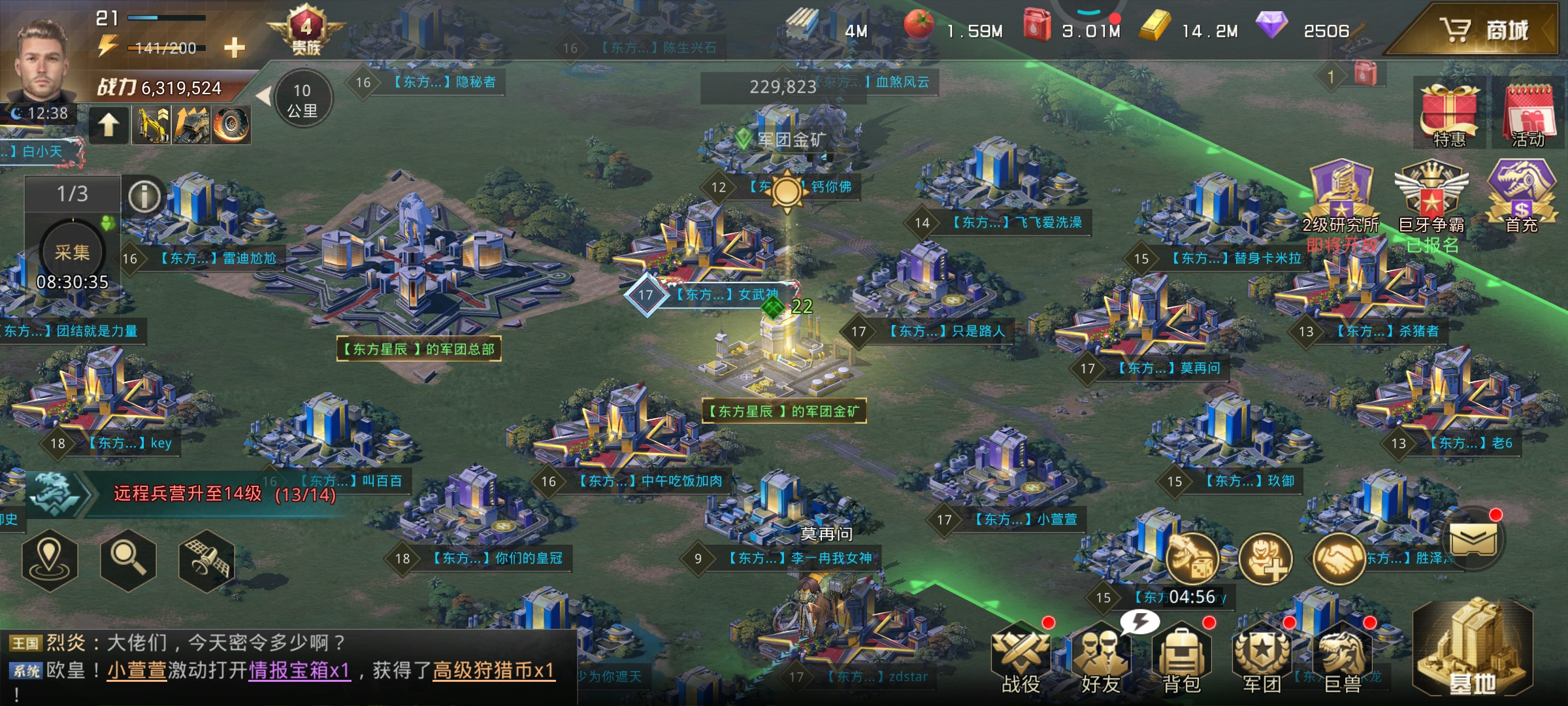This screenshot has height=706, width=1568.
Task: Open the 活动 events calendar
Action: point(1527,114)
